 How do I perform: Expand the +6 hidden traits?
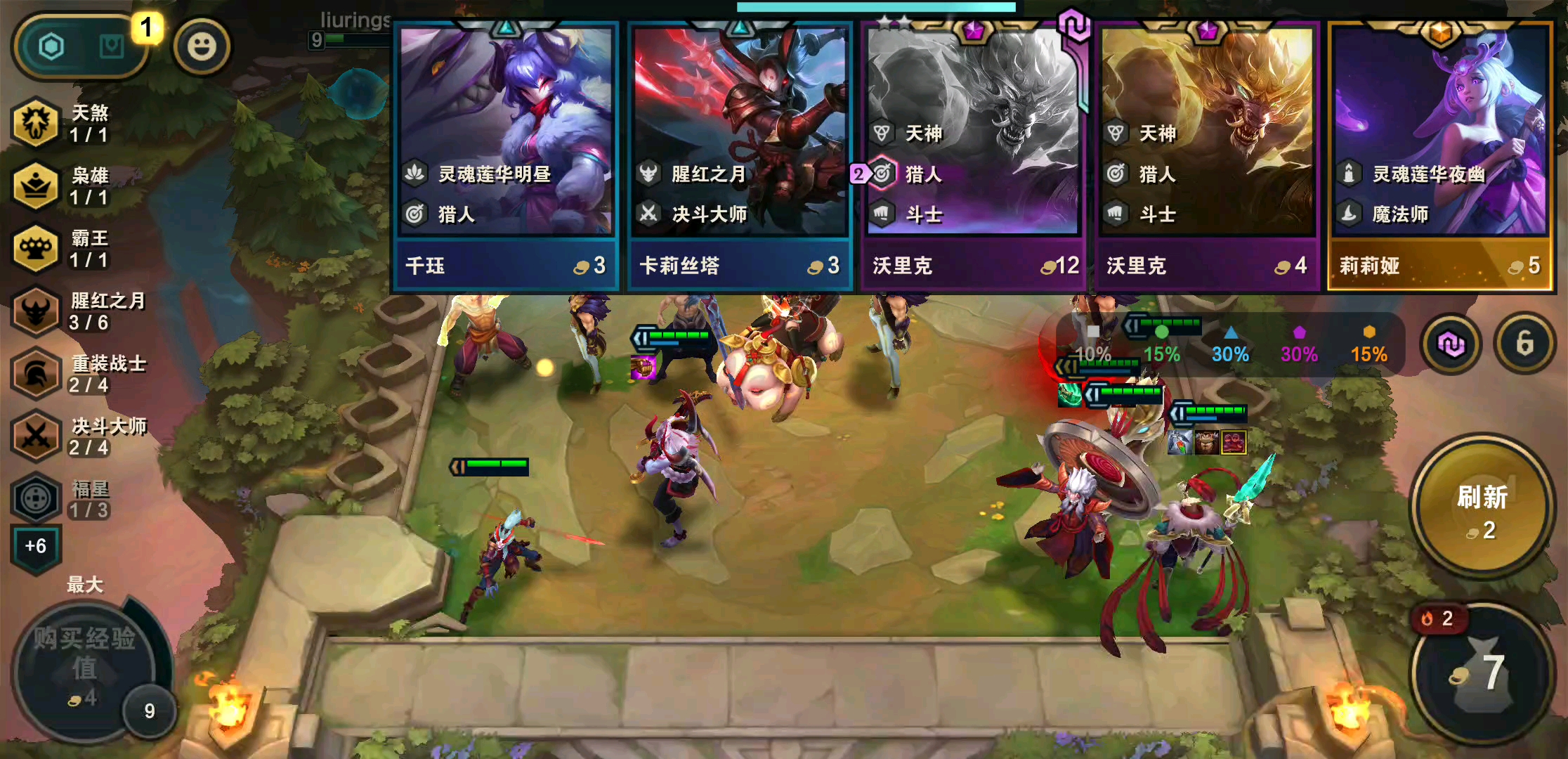tap(36, 546)
